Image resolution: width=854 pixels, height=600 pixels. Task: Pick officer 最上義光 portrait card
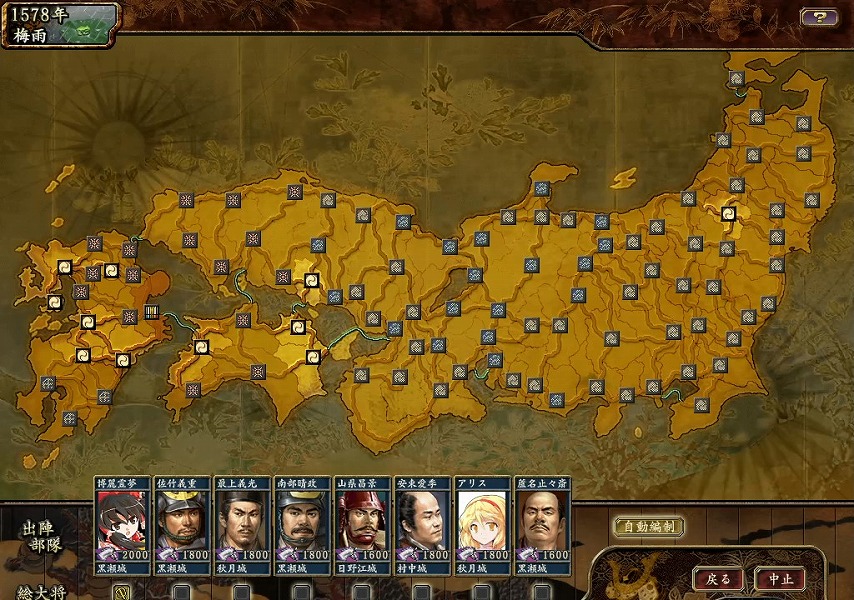click(242, 524)
